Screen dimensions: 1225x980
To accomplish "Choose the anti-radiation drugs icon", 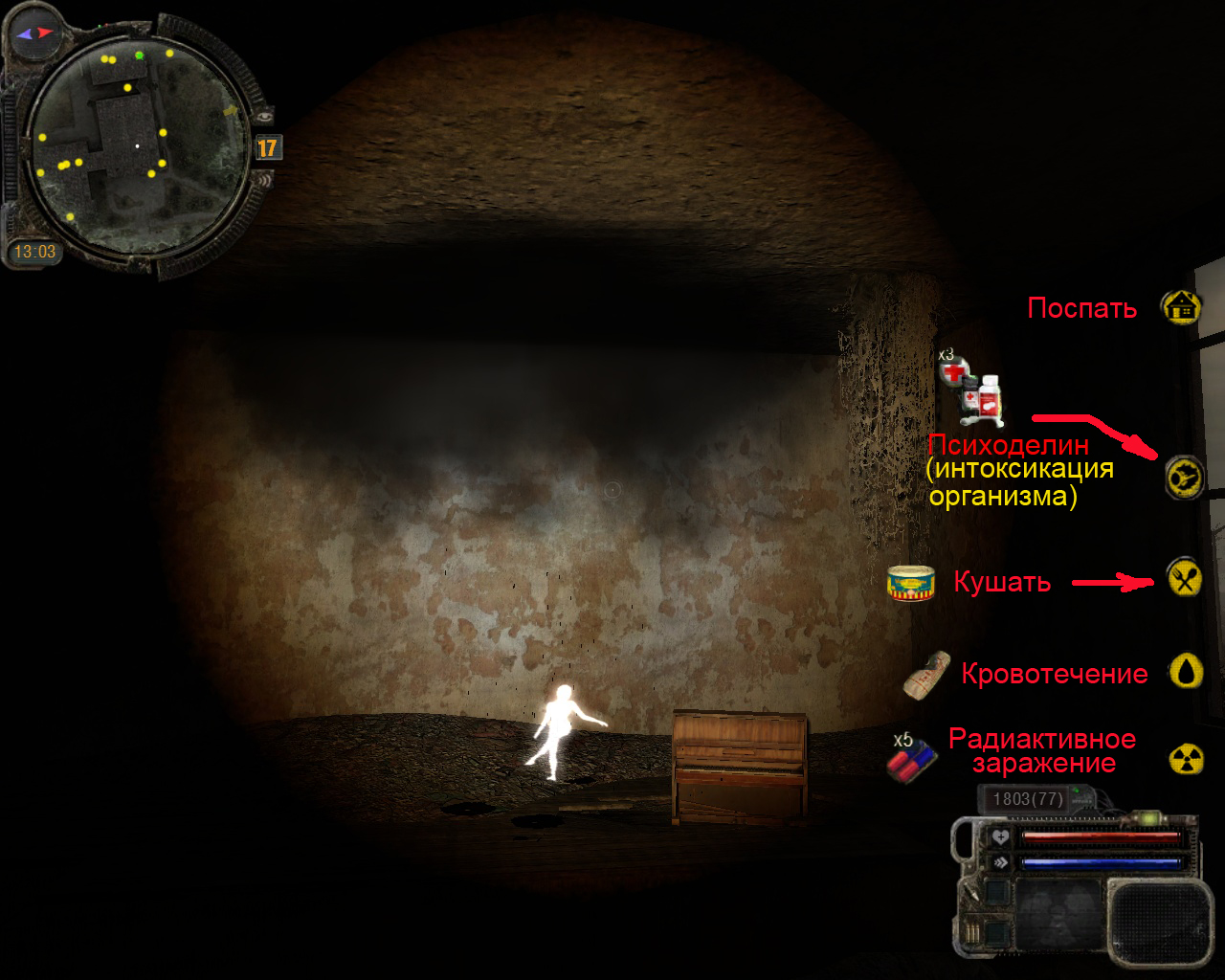I will click(911, 759).
